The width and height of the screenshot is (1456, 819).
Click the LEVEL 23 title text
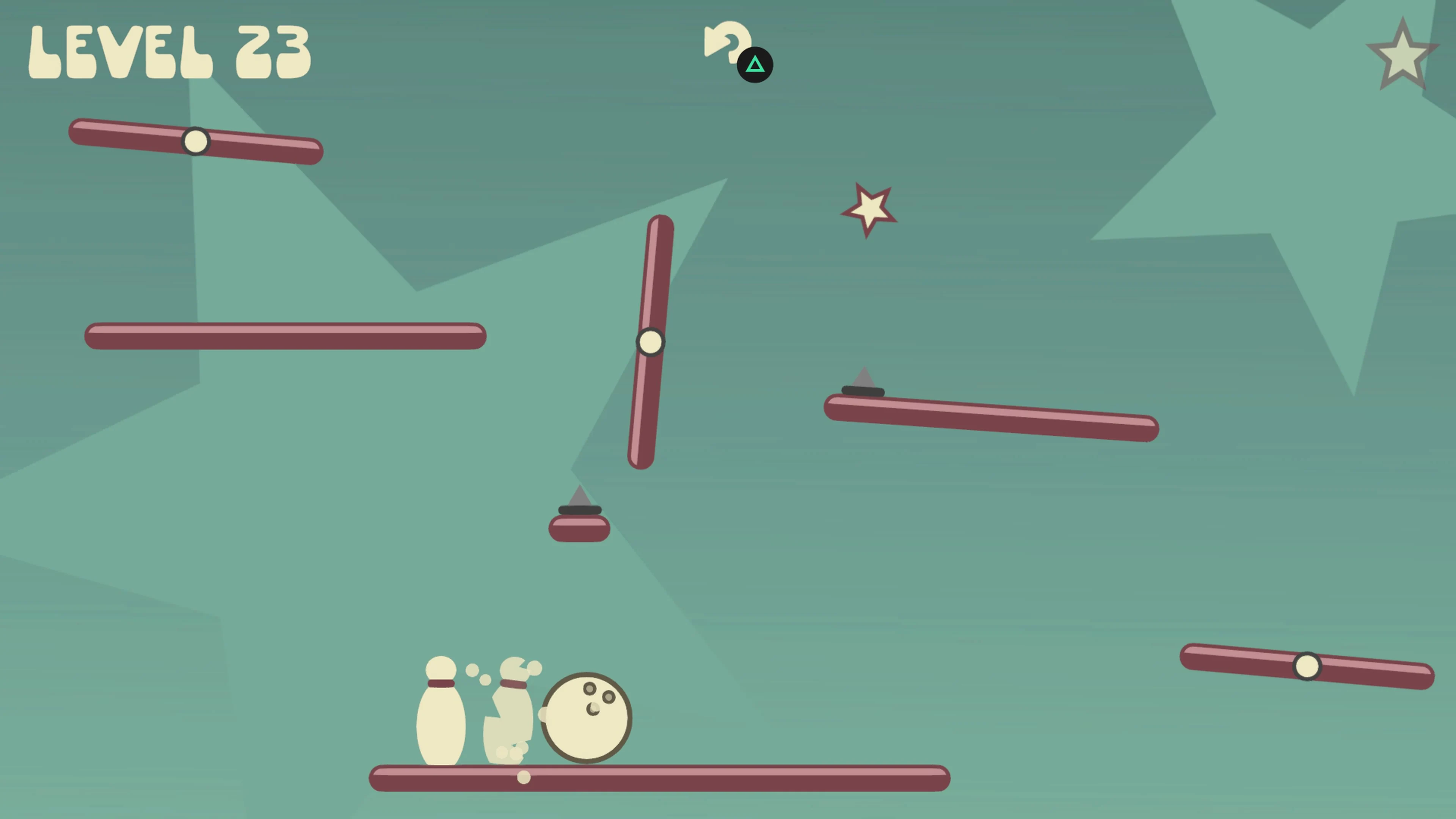169,51
